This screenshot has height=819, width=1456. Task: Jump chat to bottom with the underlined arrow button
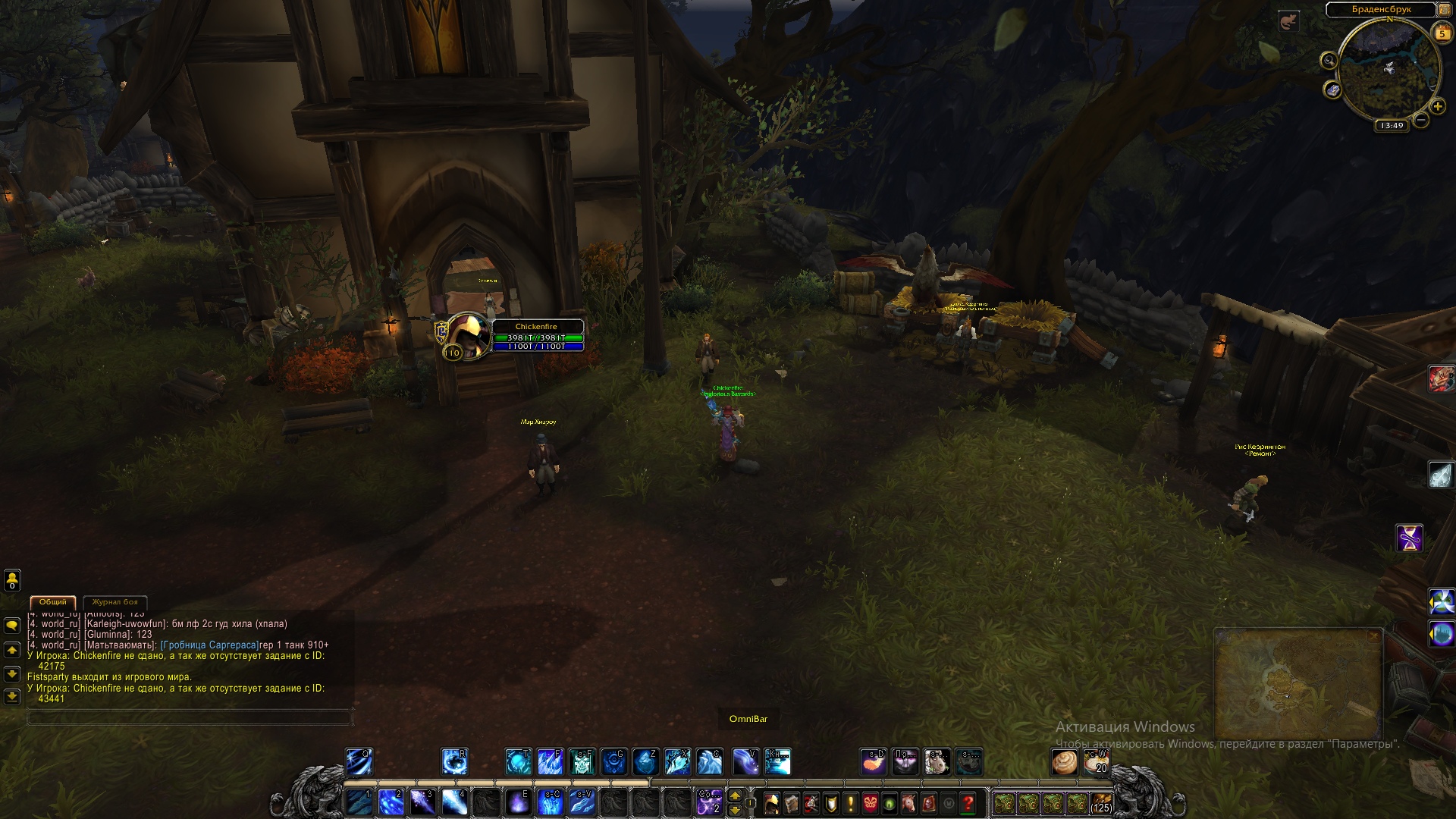(x=12, y=696)
